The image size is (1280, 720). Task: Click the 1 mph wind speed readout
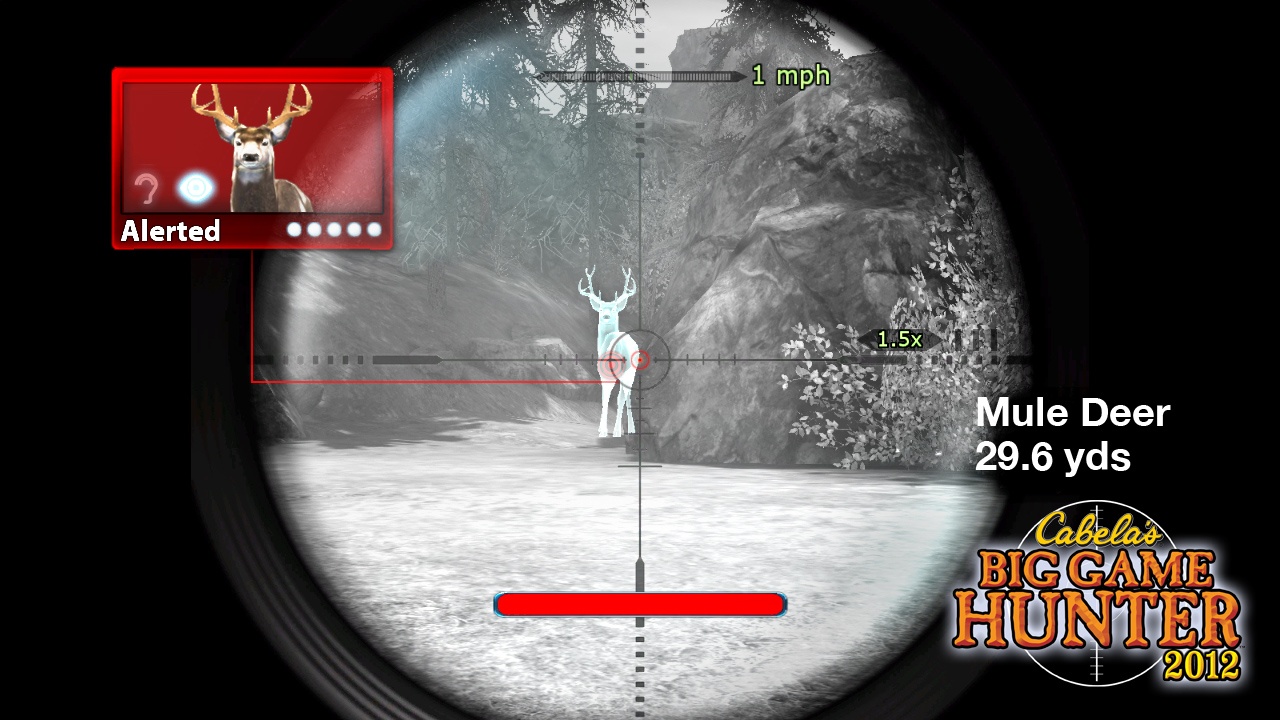790,76
